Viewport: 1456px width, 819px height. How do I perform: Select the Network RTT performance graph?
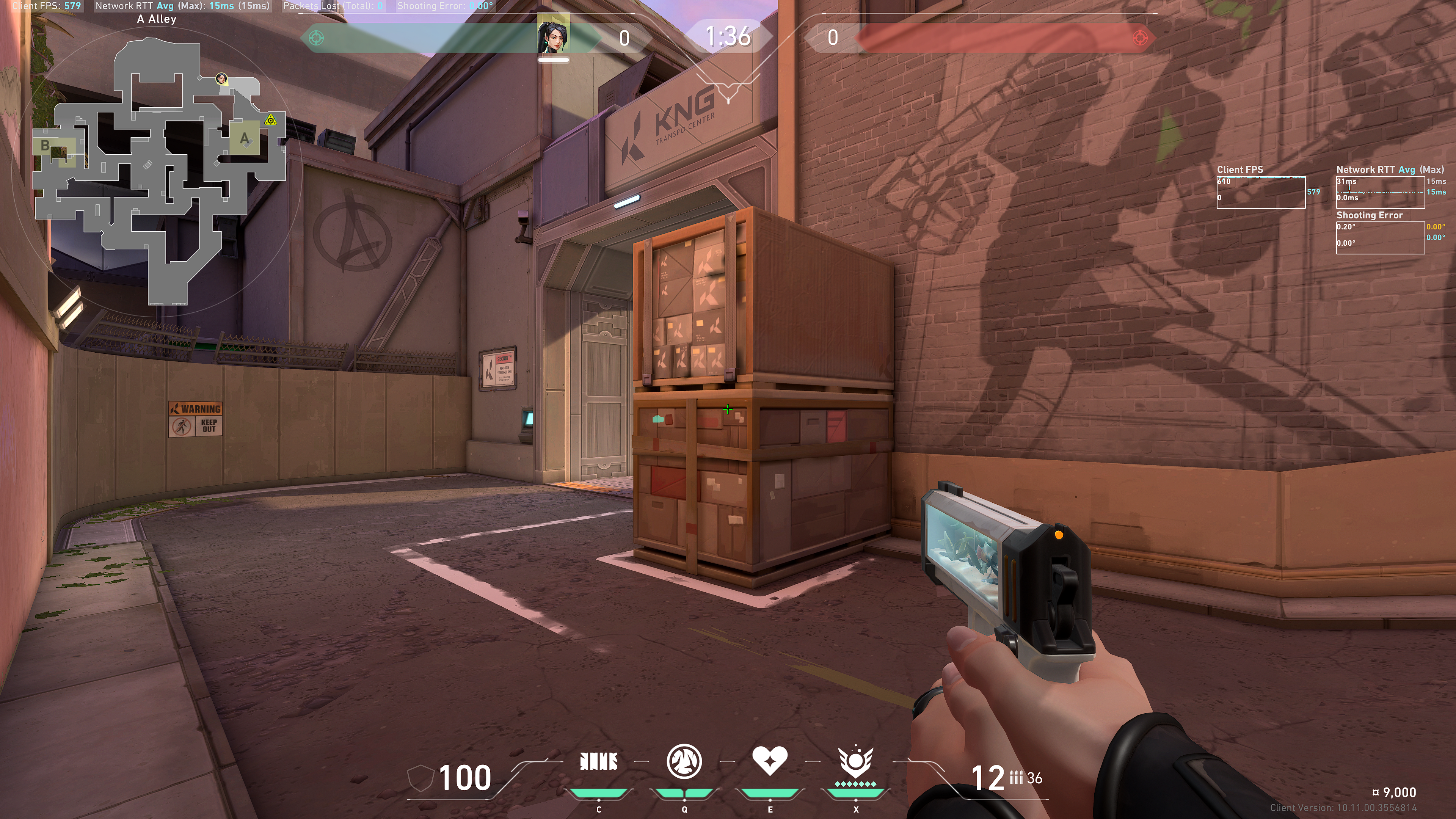1380,192
